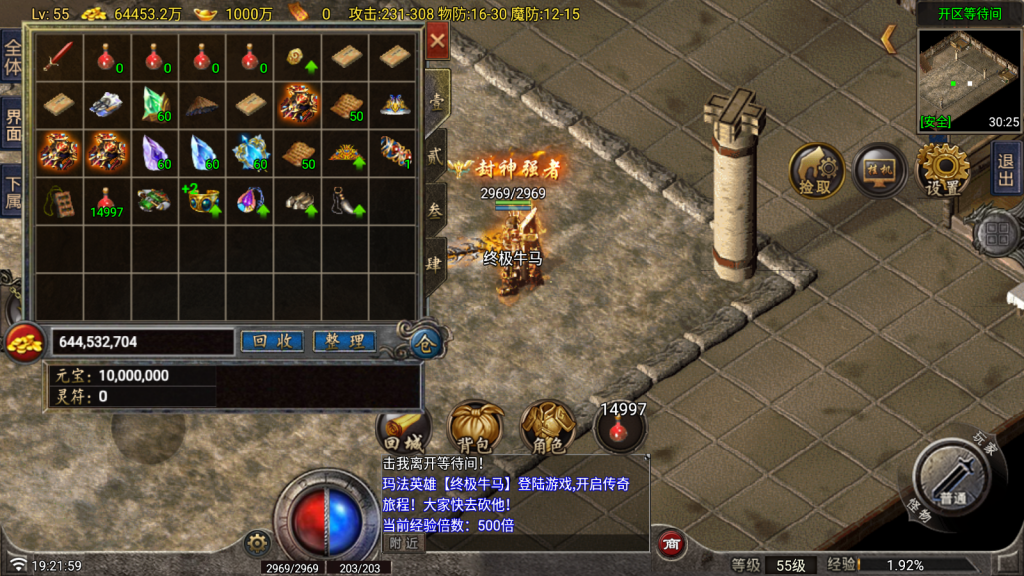Switch to bag page 贰

point(437,157)
